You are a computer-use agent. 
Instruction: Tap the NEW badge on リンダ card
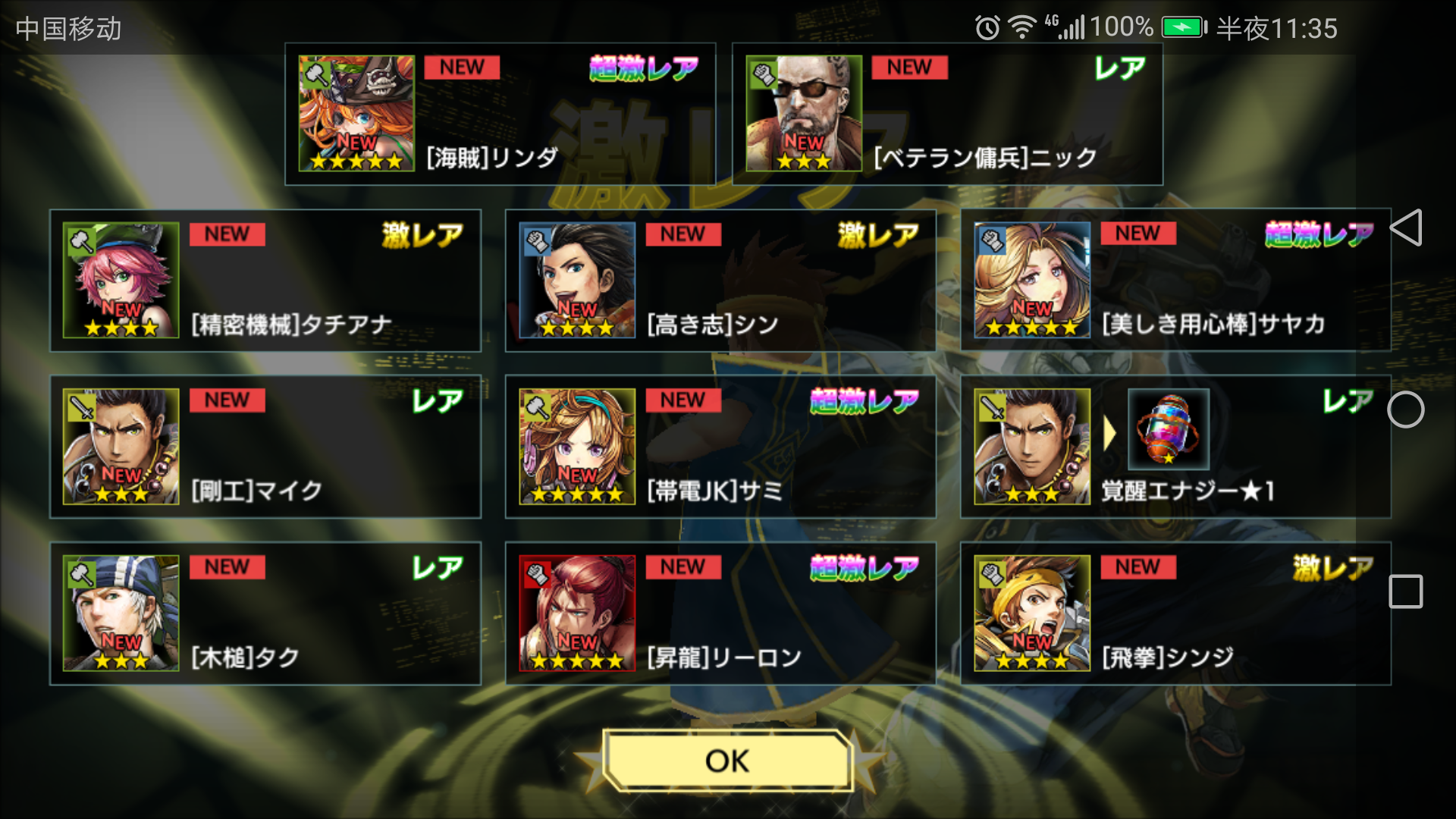coord(463,67)
